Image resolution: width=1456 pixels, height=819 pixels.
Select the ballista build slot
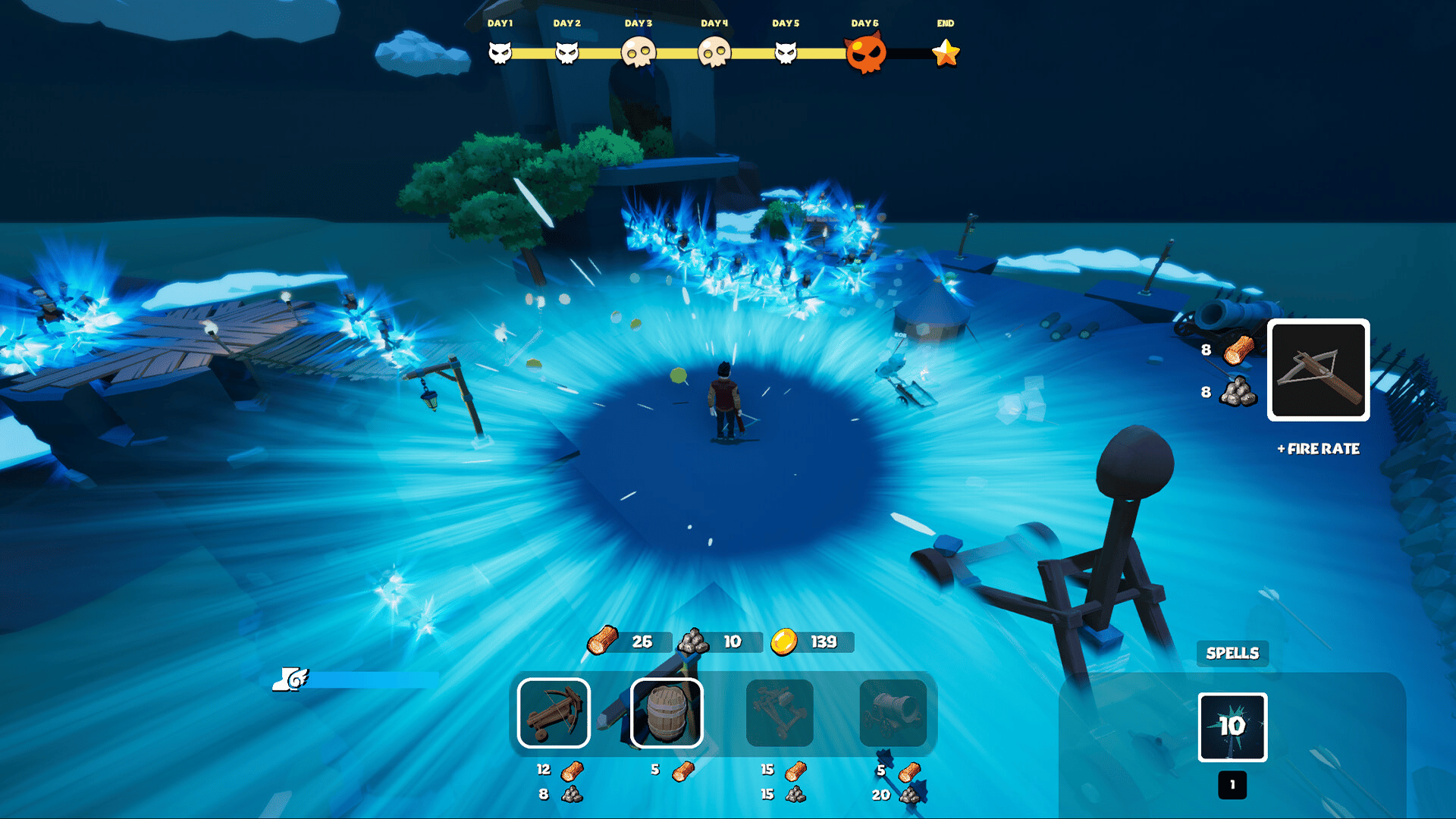pos(554,713)
